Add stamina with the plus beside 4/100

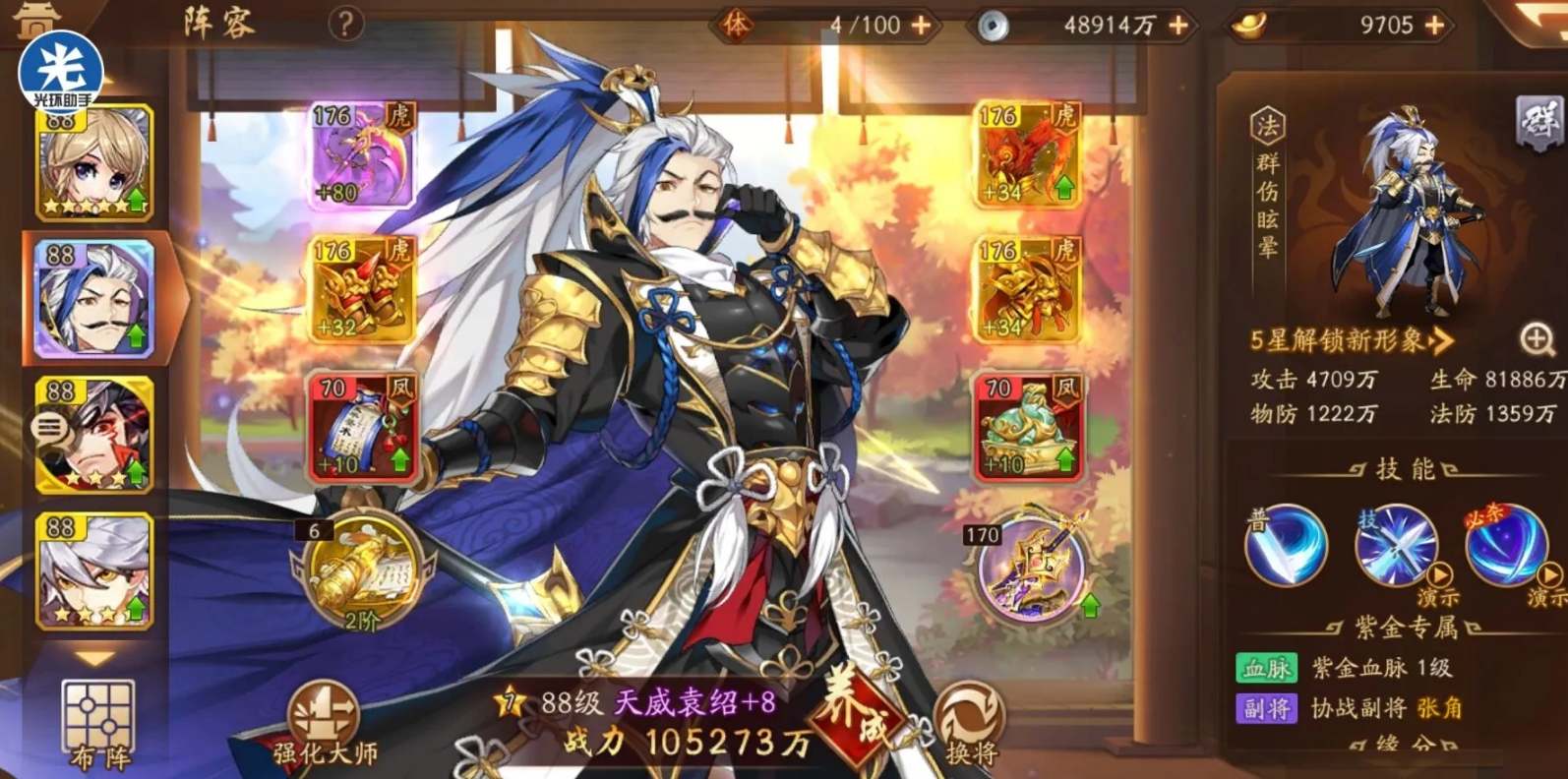coord(922,23)
